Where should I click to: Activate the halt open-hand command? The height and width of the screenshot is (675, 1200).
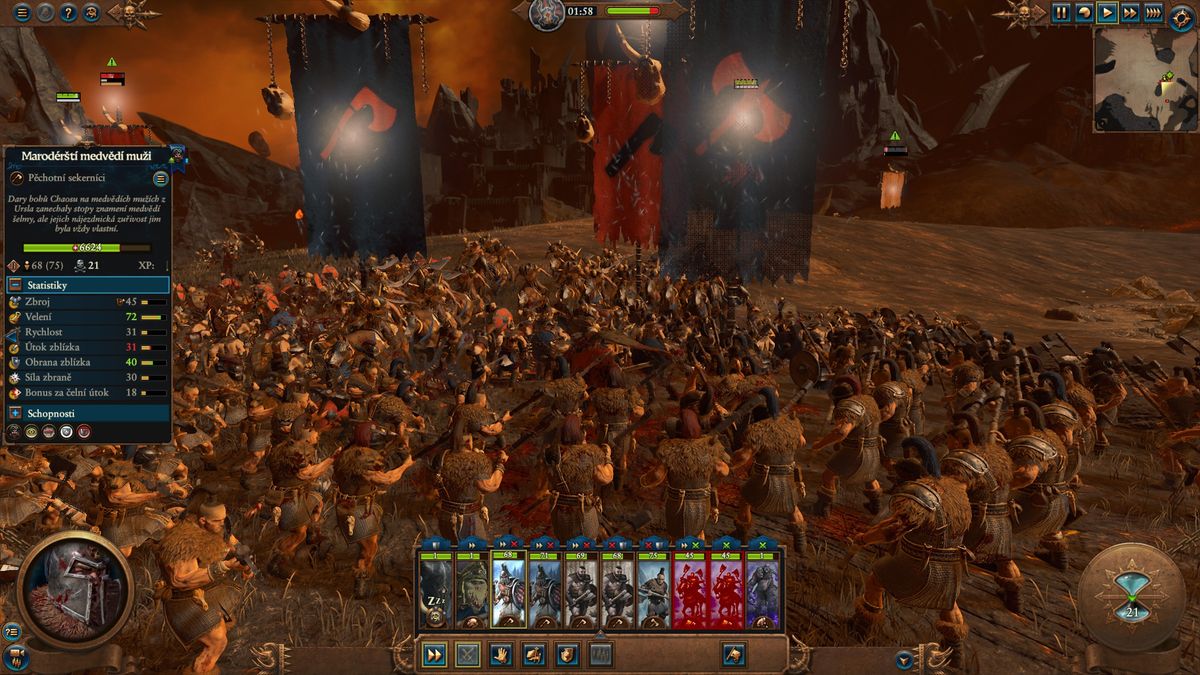tap(500, 655)
